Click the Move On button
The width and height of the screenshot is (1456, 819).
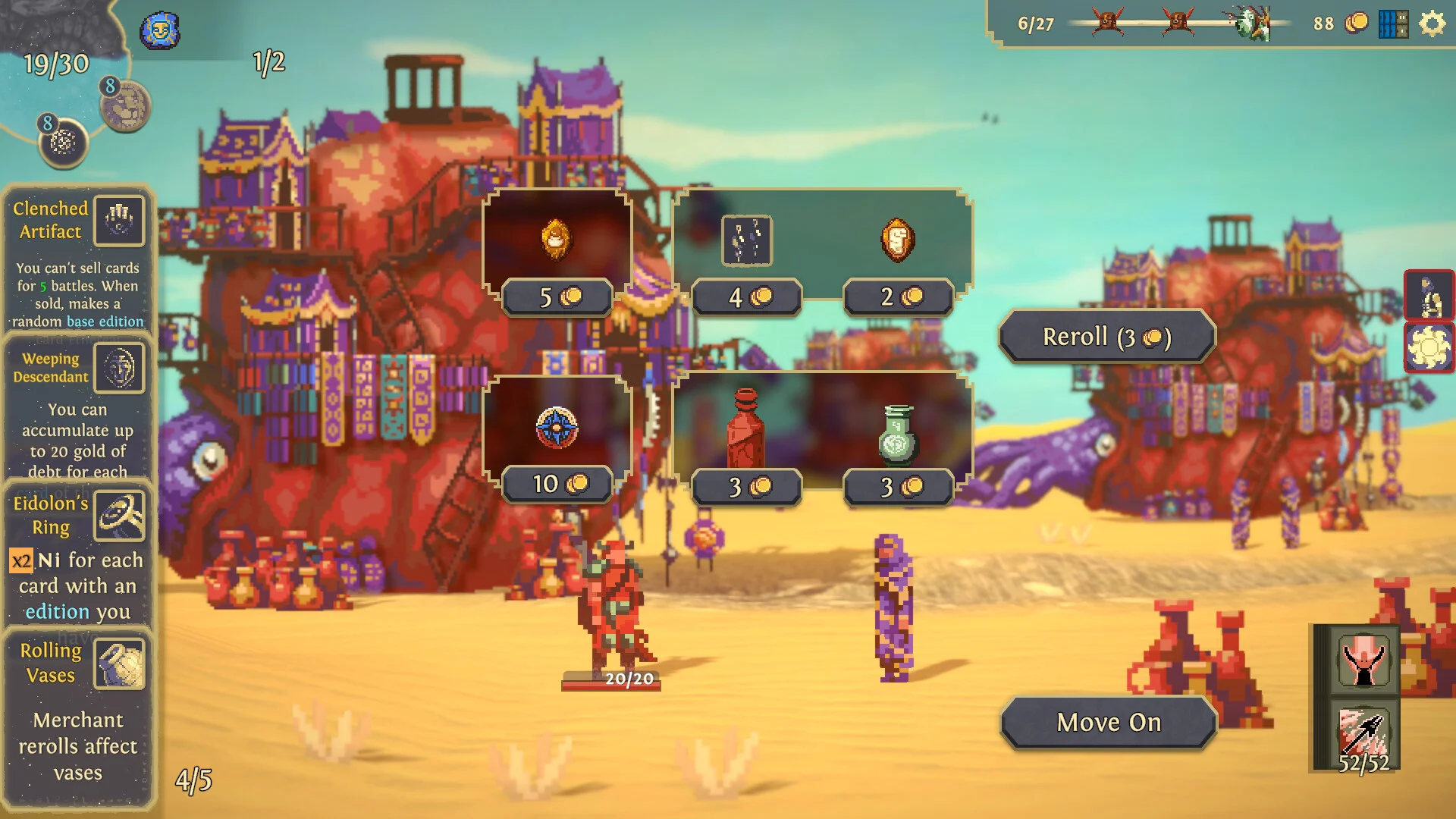(x=1109, y=723)
